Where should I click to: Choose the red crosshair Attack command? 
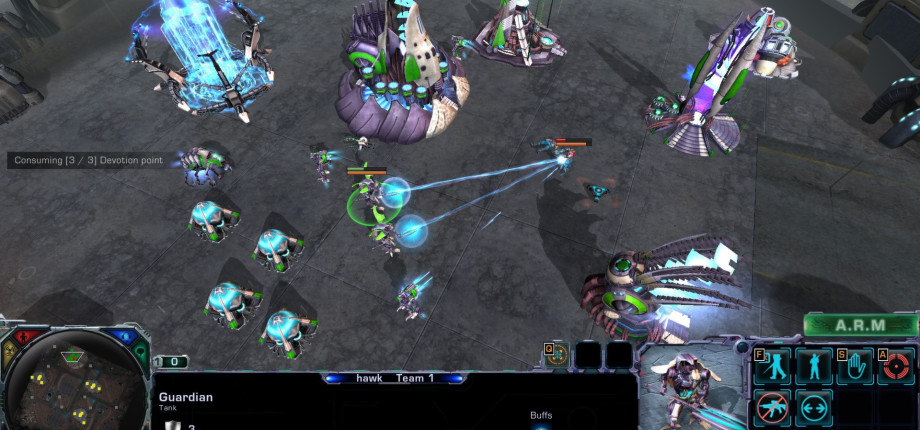(x=894, y=366)
